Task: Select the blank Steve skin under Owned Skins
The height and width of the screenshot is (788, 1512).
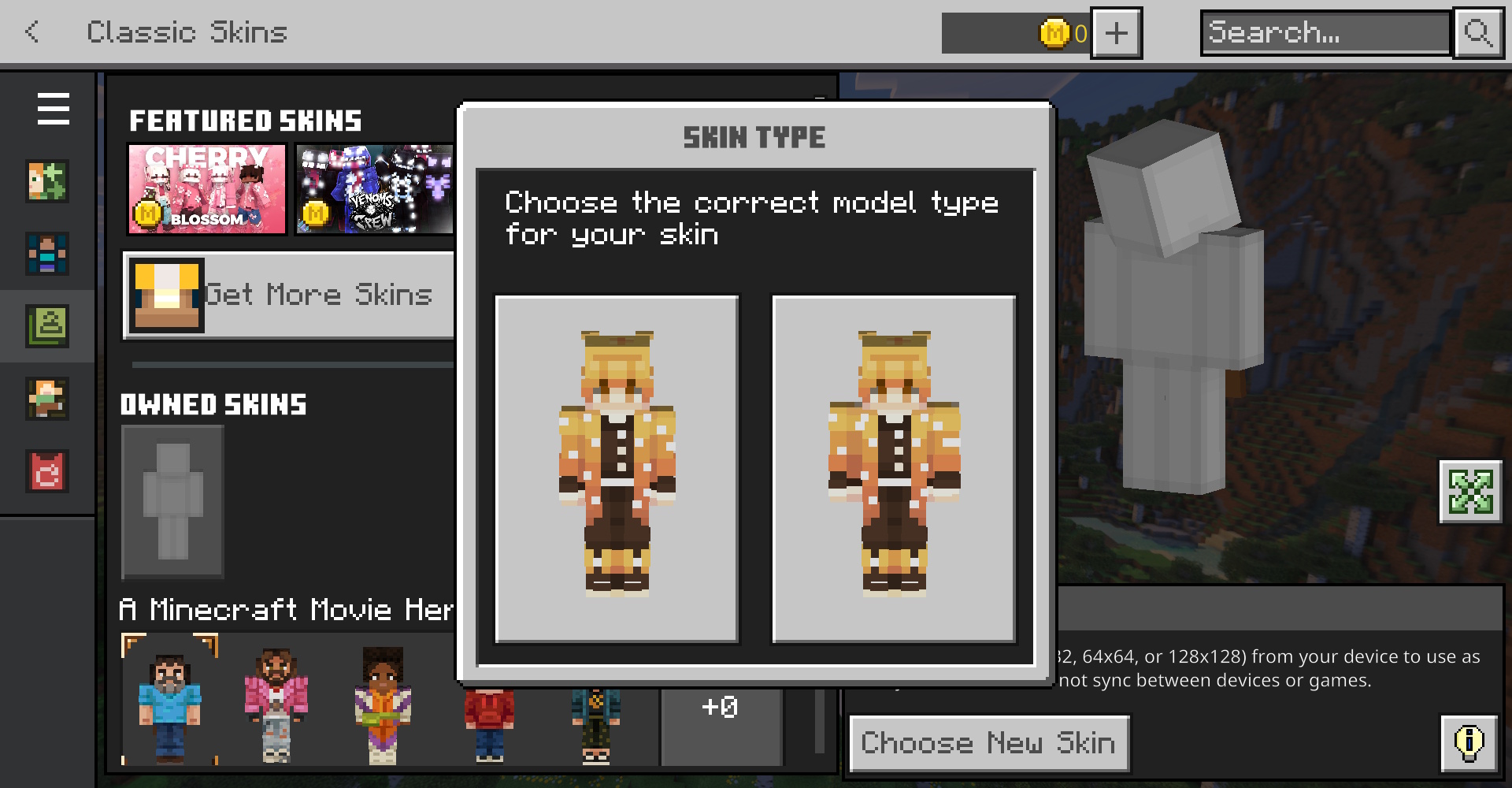Action: coord(172,502)
